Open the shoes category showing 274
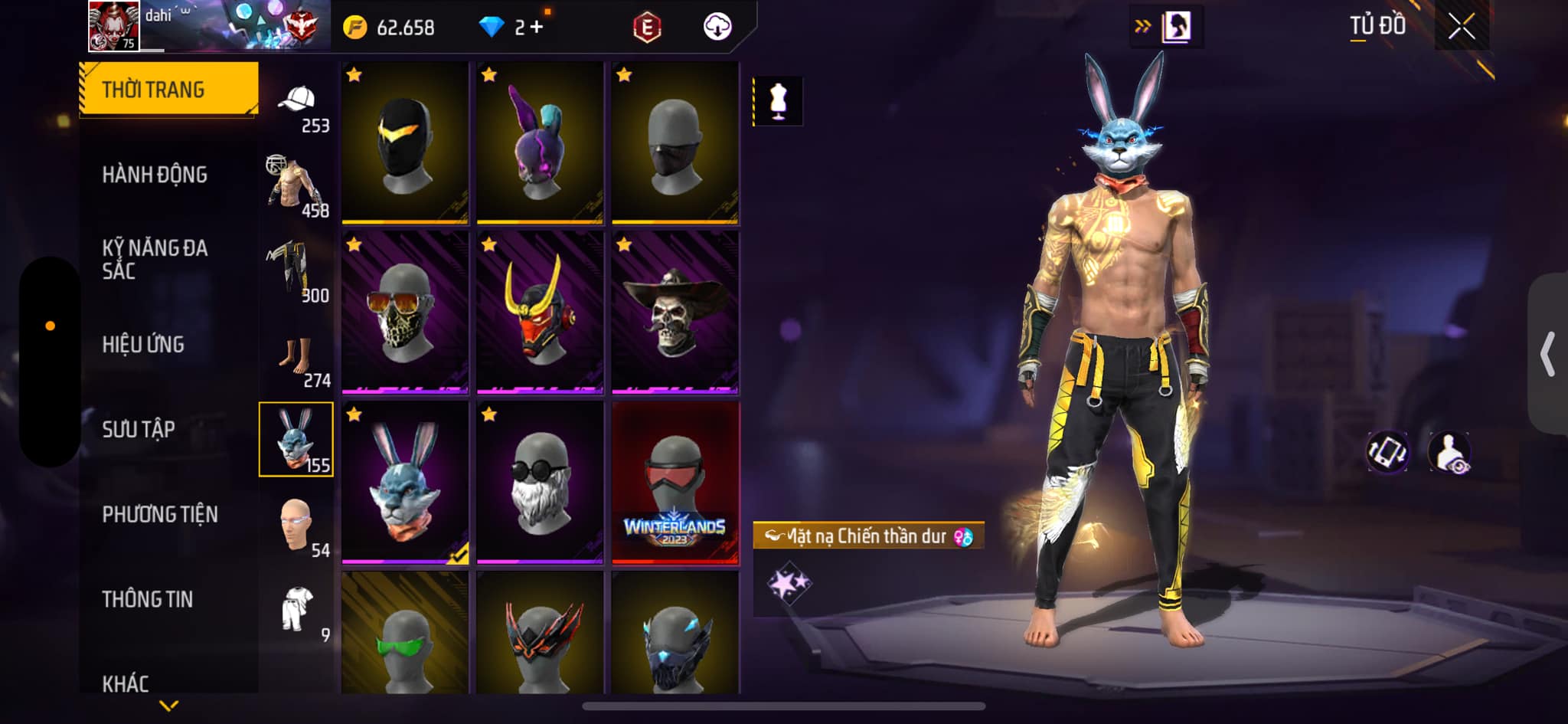 pyautogui.click(x=297, y=359)
